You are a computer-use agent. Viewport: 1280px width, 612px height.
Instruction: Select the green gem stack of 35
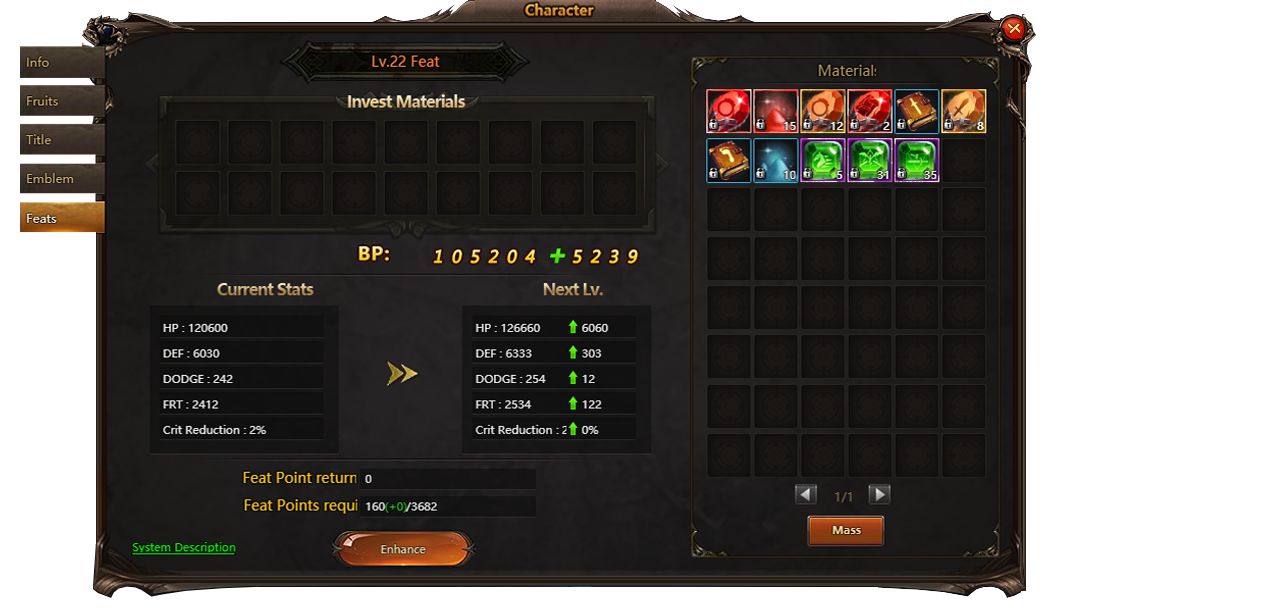coord(916,160)
